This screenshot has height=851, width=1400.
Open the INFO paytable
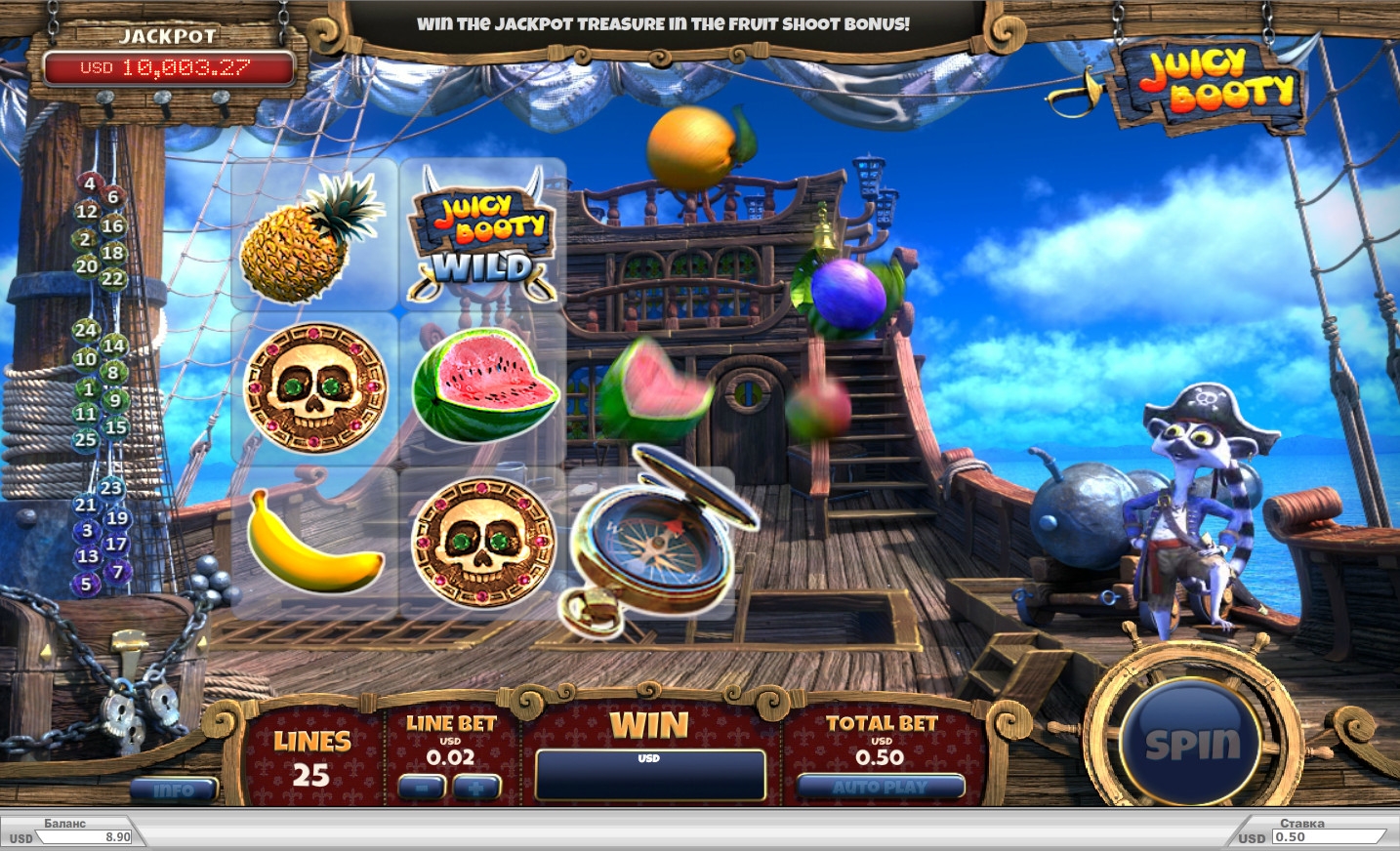point(174,790)
